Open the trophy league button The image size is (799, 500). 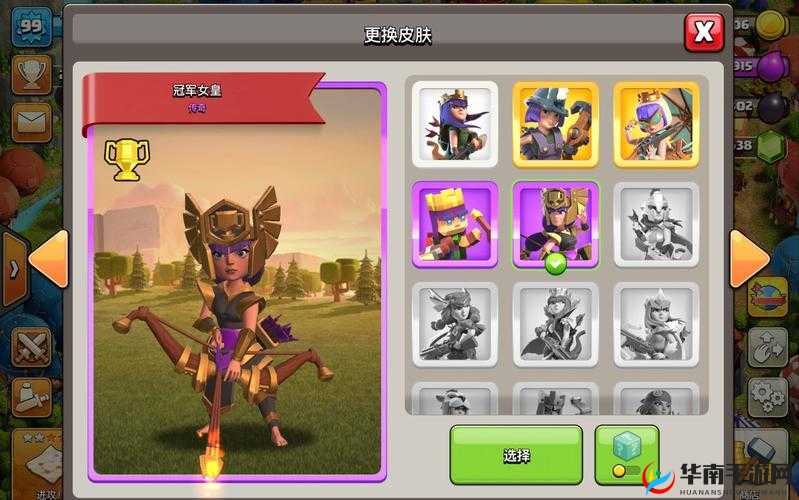coord(31,73)
